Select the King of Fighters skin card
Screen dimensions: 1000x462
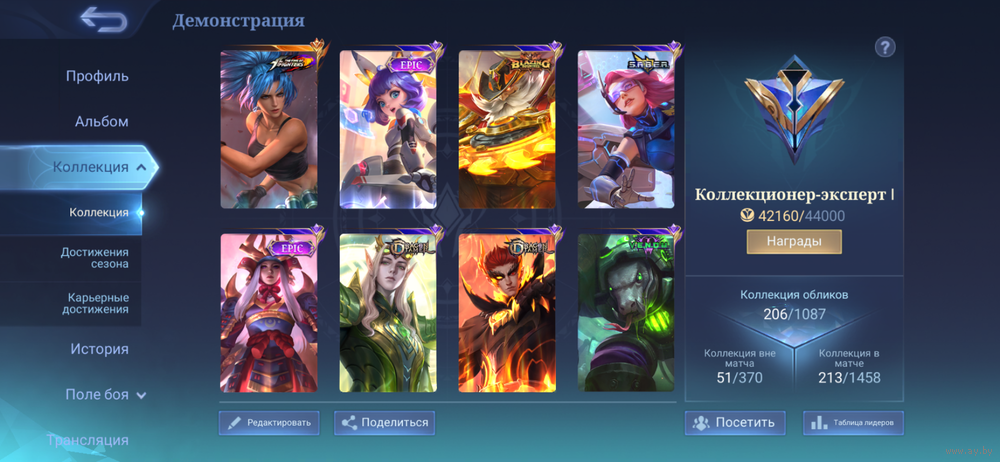tap(269, 129)
